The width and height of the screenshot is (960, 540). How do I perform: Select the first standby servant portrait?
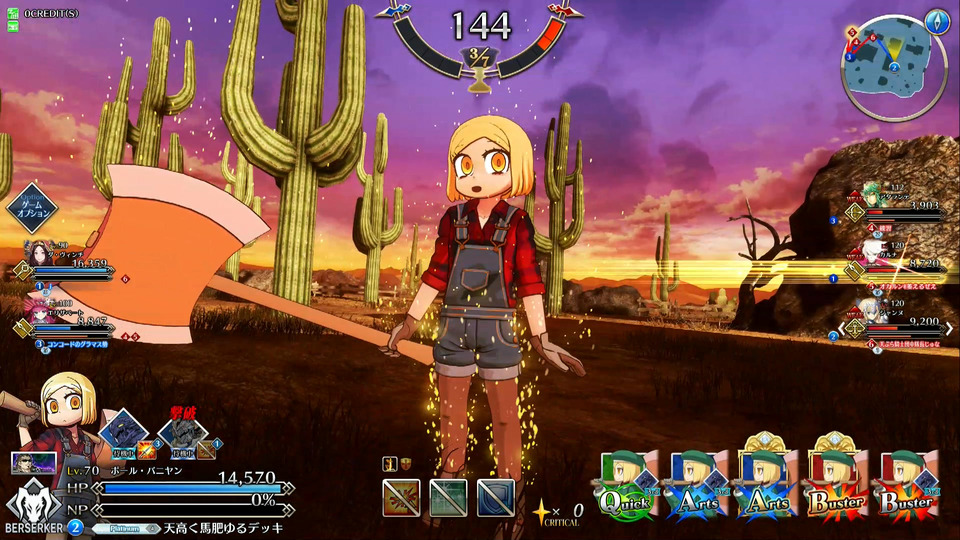coord(122,432)
